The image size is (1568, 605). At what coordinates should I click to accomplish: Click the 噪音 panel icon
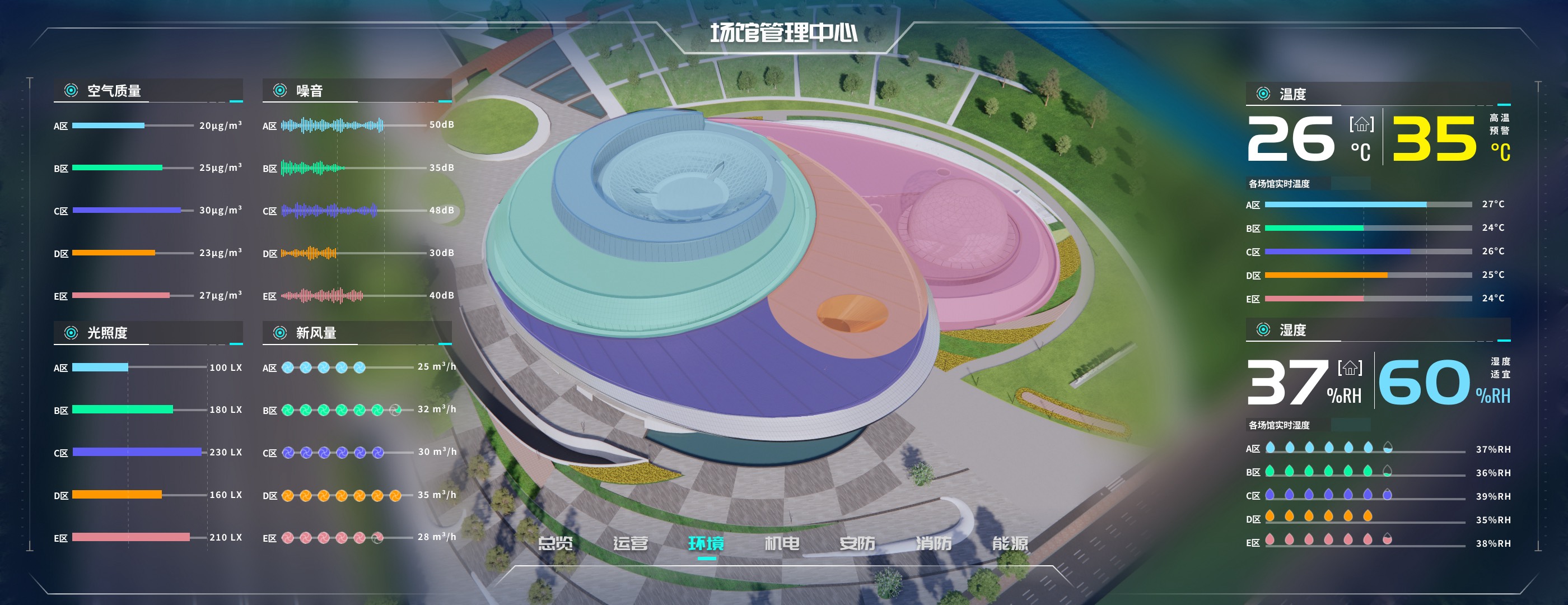pyautogui.click(x=281, y=90)
